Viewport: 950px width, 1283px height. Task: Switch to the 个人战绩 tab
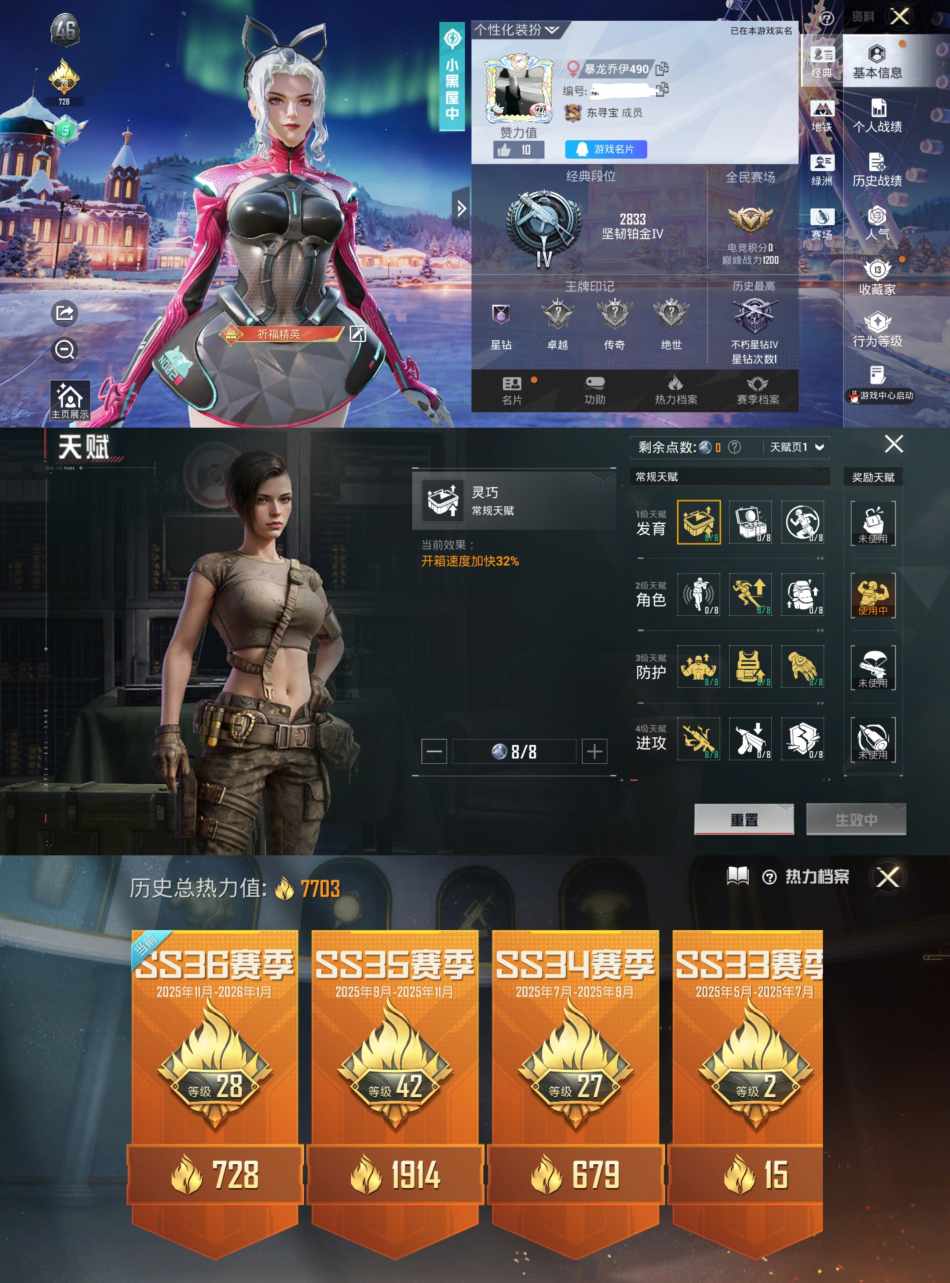coord(877,115)
